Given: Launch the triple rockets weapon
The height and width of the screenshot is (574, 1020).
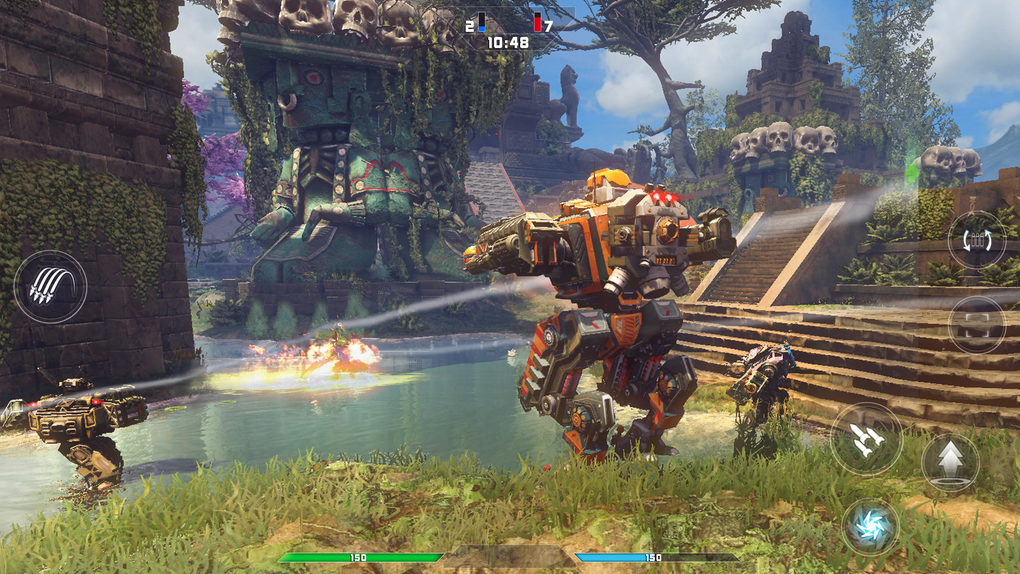Looking at the screenshot, I should click(866, 438).
